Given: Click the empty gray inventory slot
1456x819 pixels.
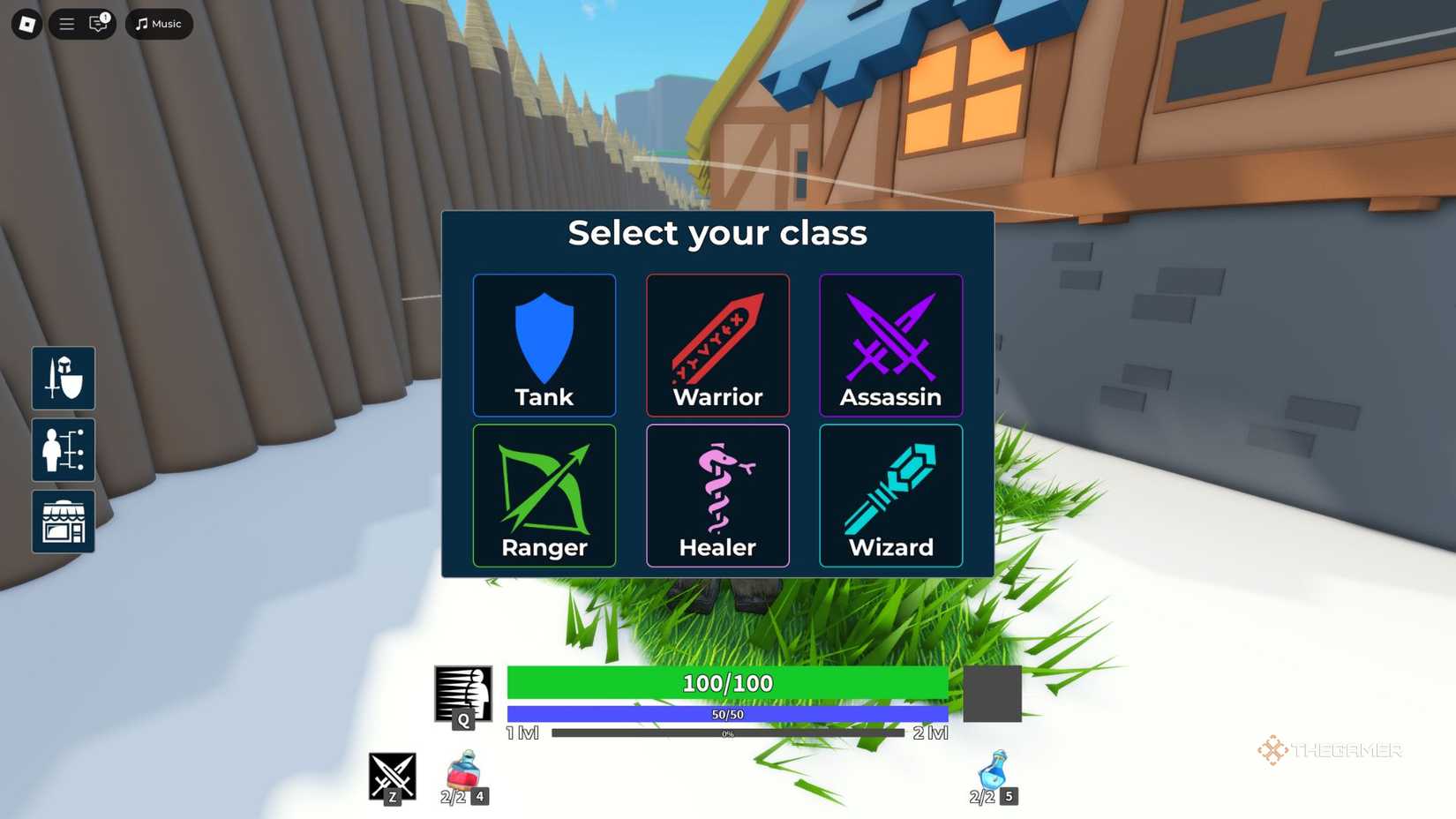Looking at the screenshot, I should click(992, 695).
